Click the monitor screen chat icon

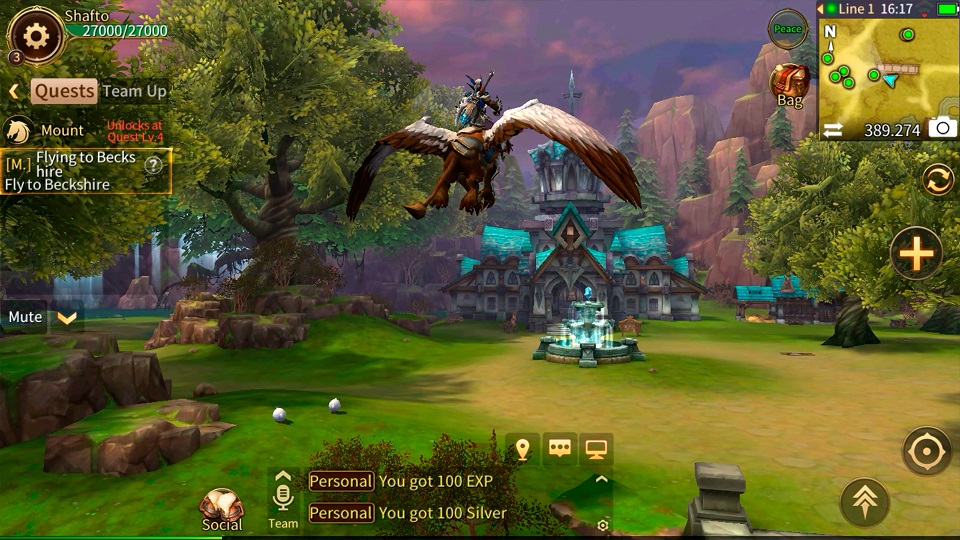pyautogui.click(x=597, y=449)
